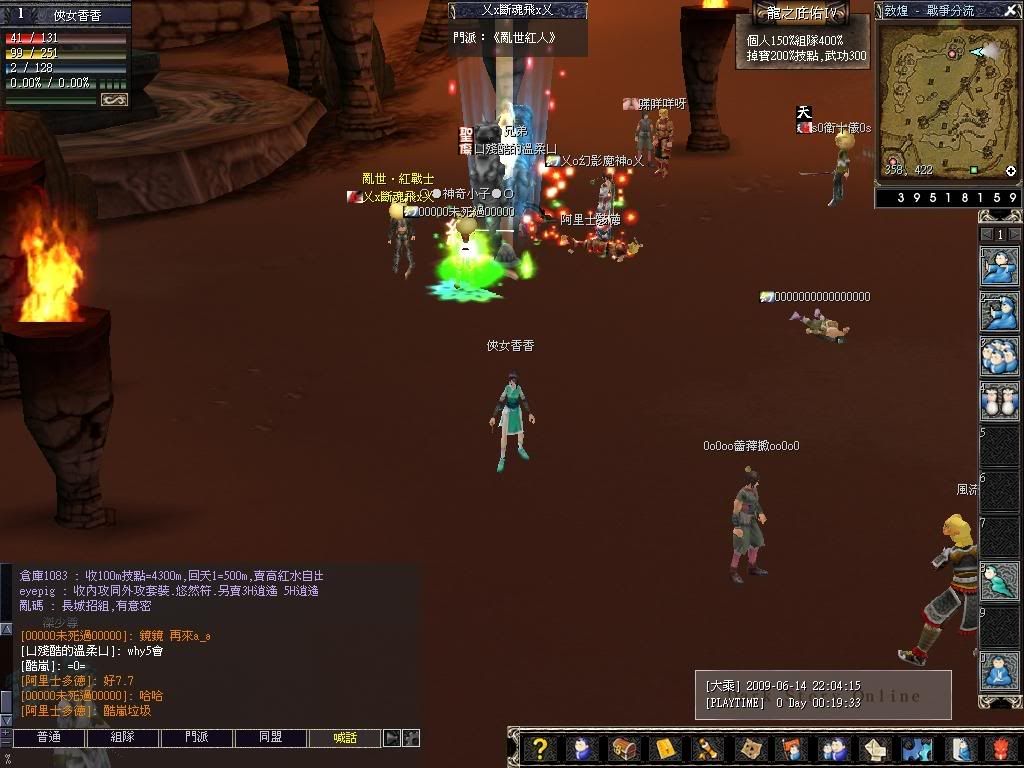The image size is (1024, 768).
Task: Open the letter mail icon
Action: point(876,749)
